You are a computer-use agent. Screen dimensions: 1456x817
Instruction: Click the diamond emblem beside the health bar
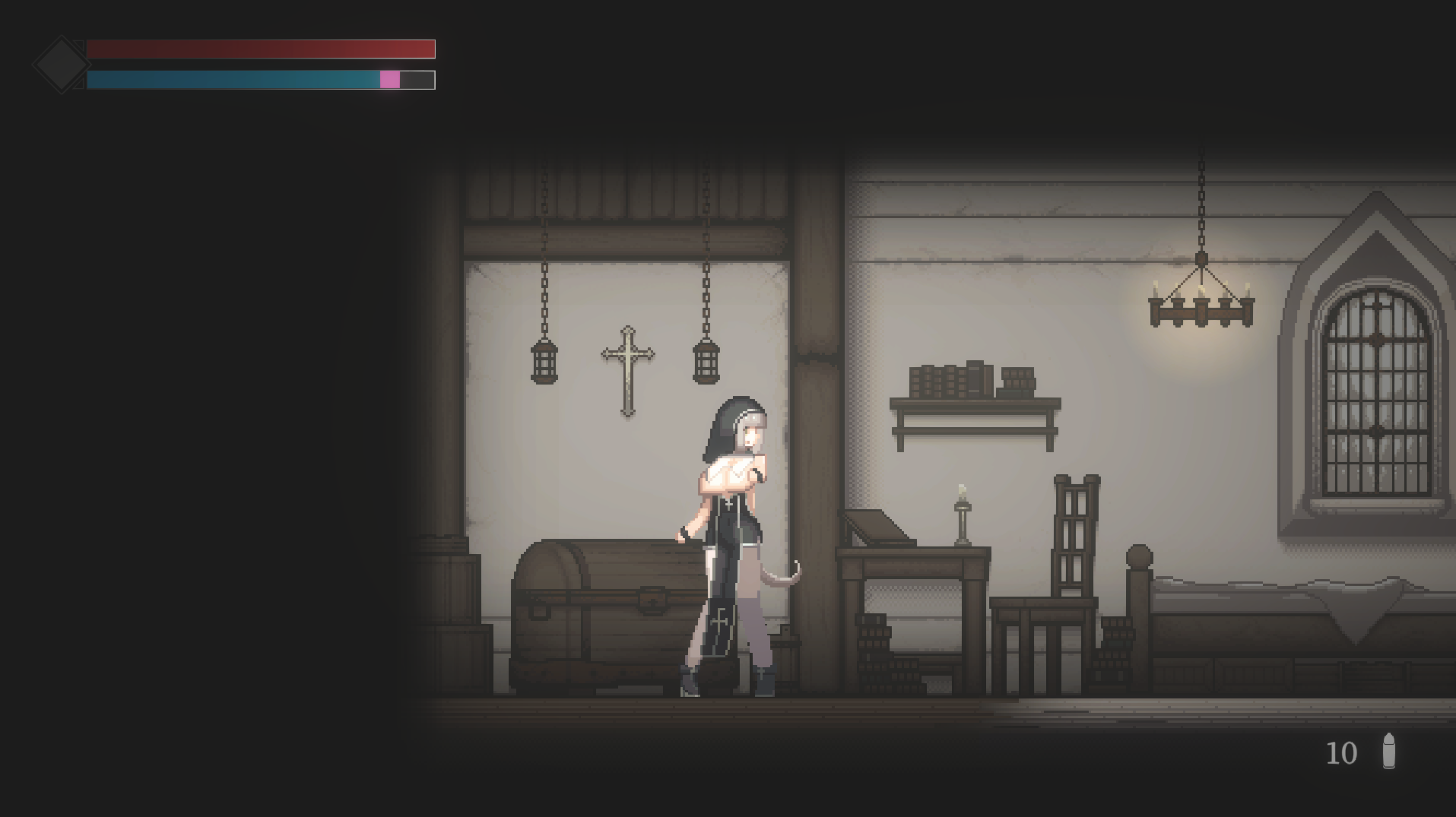(x=60, y=65)
